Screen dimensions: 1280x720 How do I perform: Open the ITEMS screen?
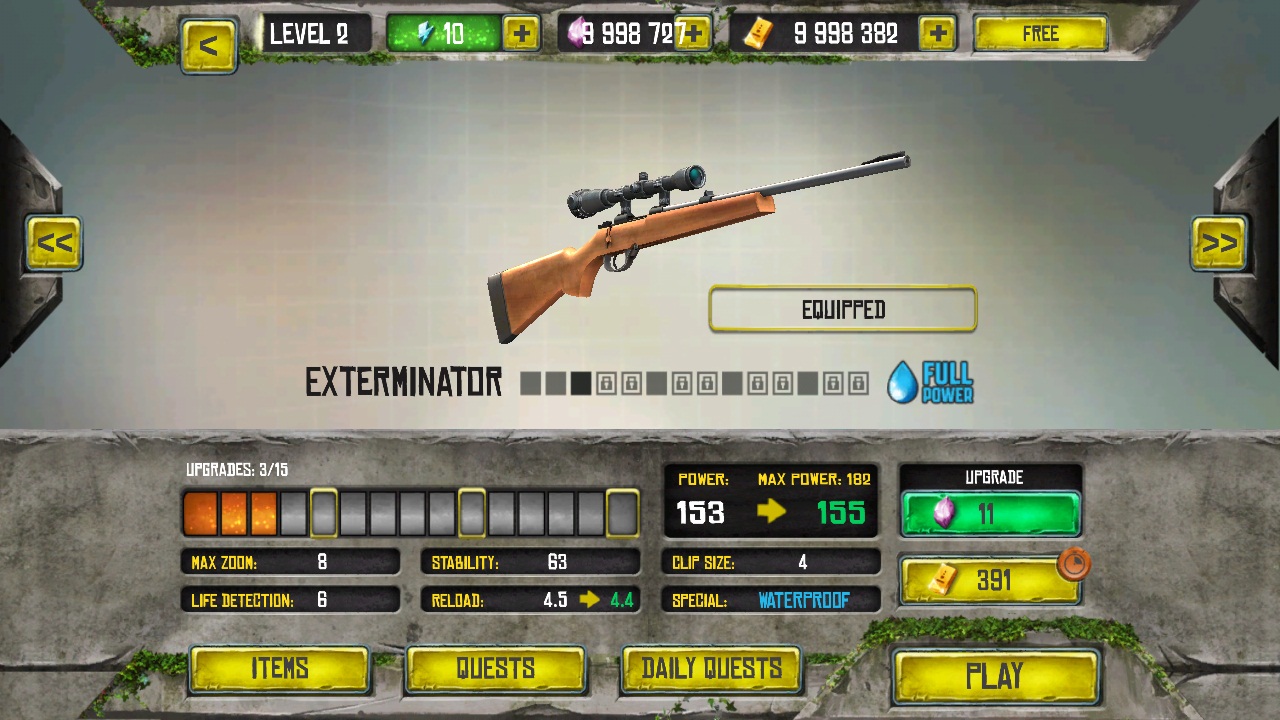coord(280,669)
